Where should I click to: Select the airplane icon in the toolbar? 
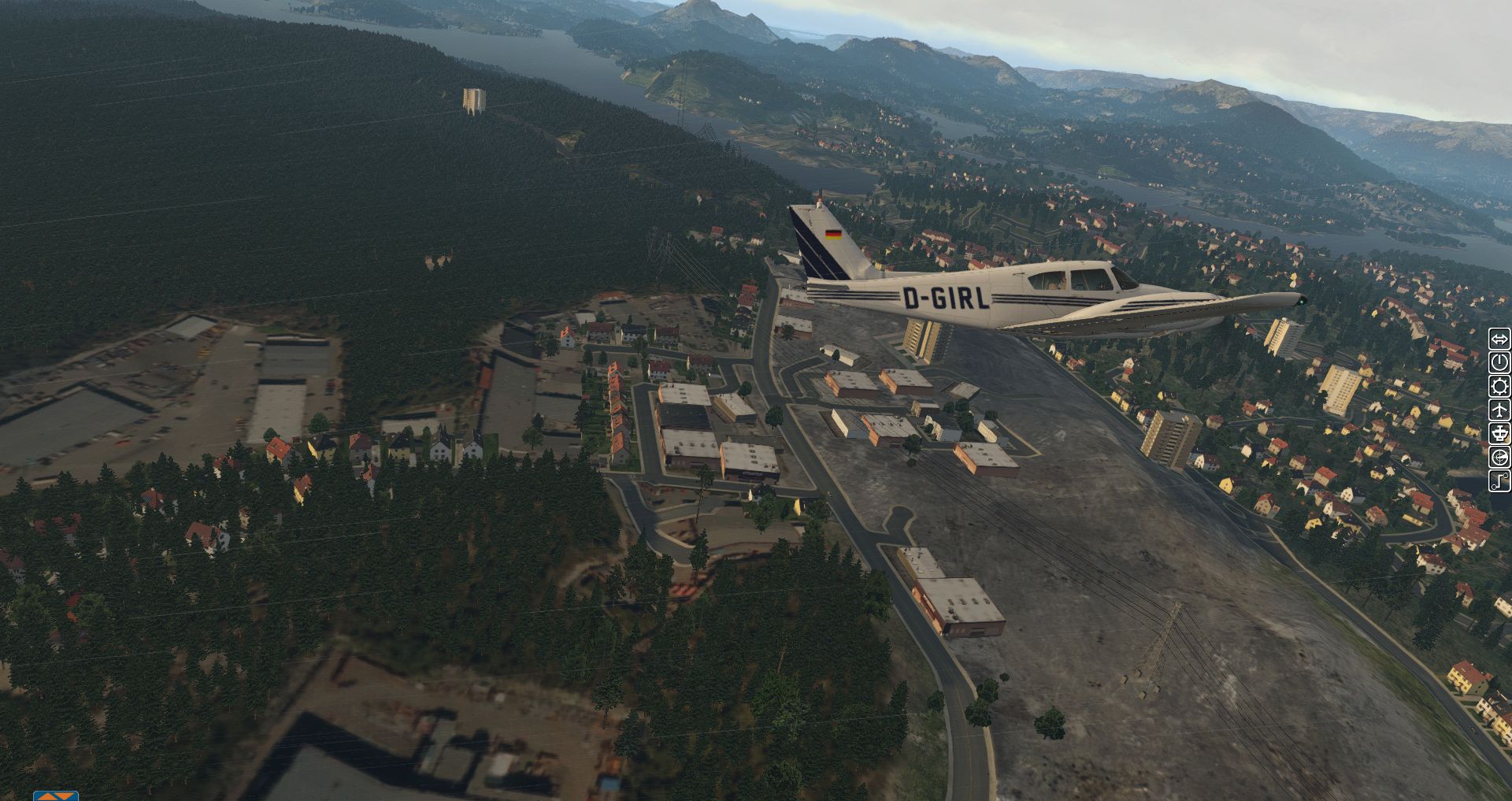click(x=1499, y=410)
